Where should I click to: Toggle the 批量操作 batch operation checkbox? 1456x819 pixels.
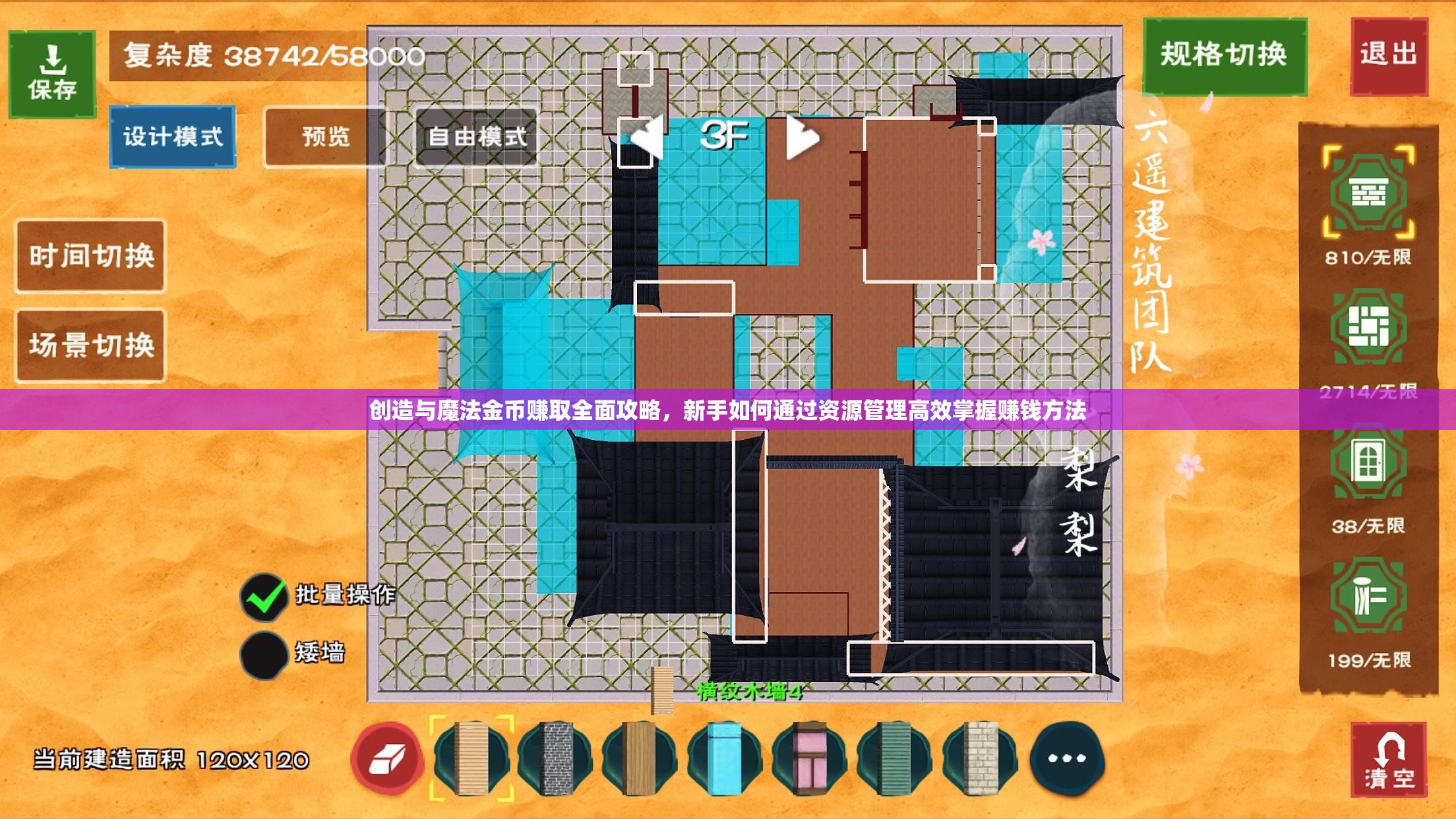click(264, 597)
